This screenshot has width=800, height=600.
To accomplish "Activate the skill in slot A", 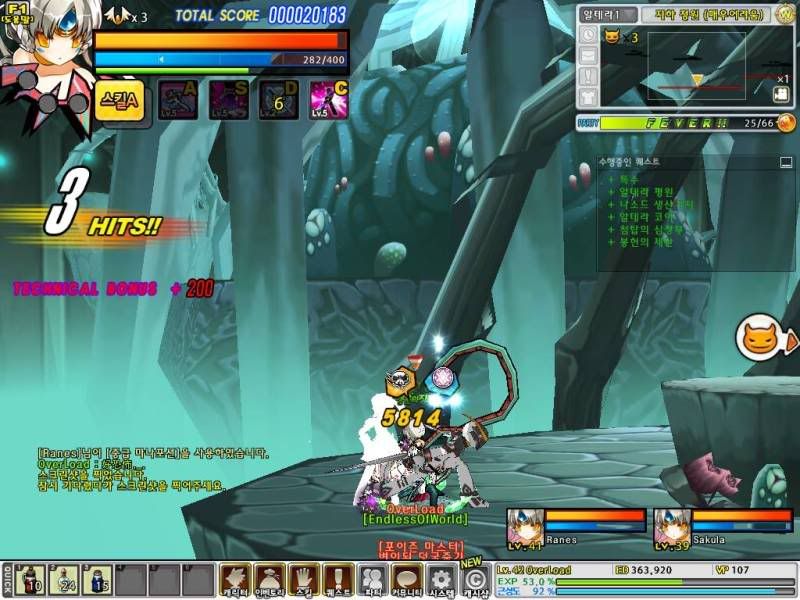I will [178, 100].
